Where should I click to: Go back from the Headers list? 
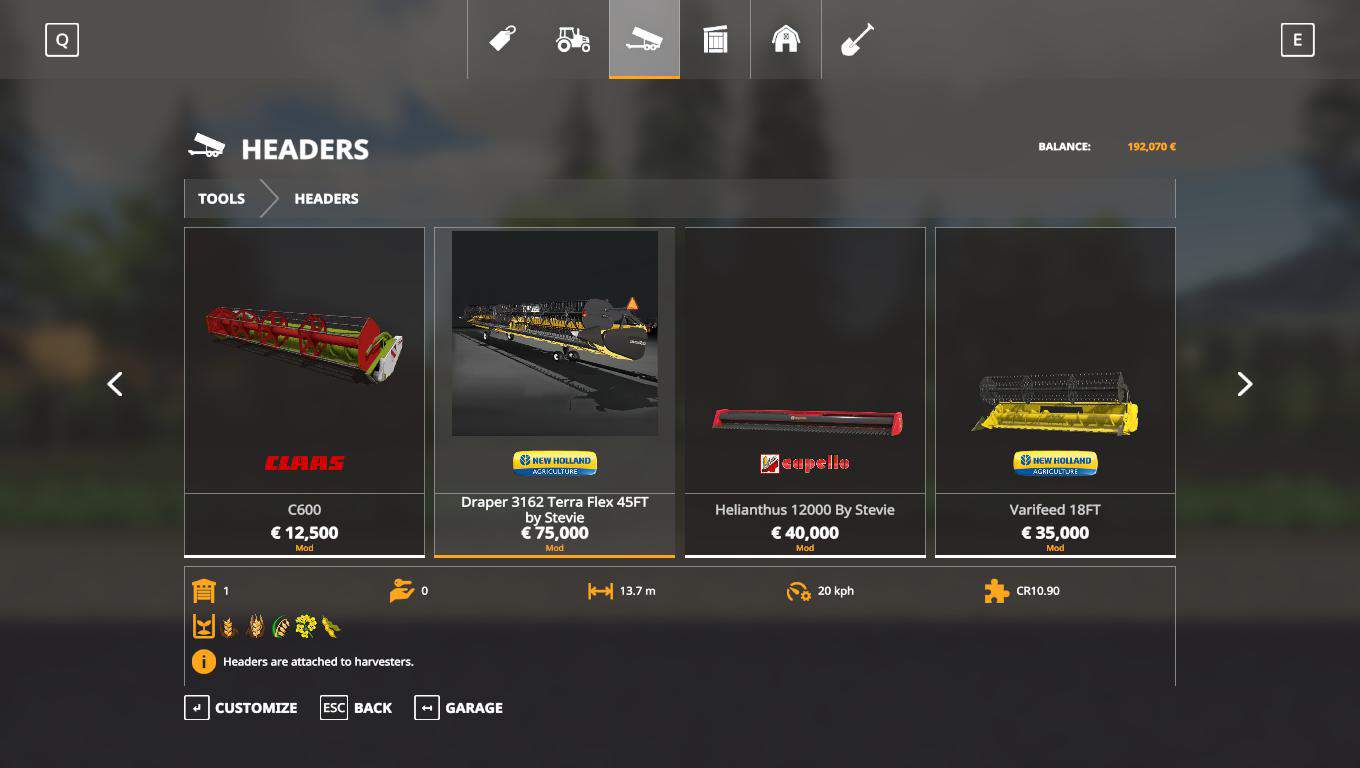356,708
